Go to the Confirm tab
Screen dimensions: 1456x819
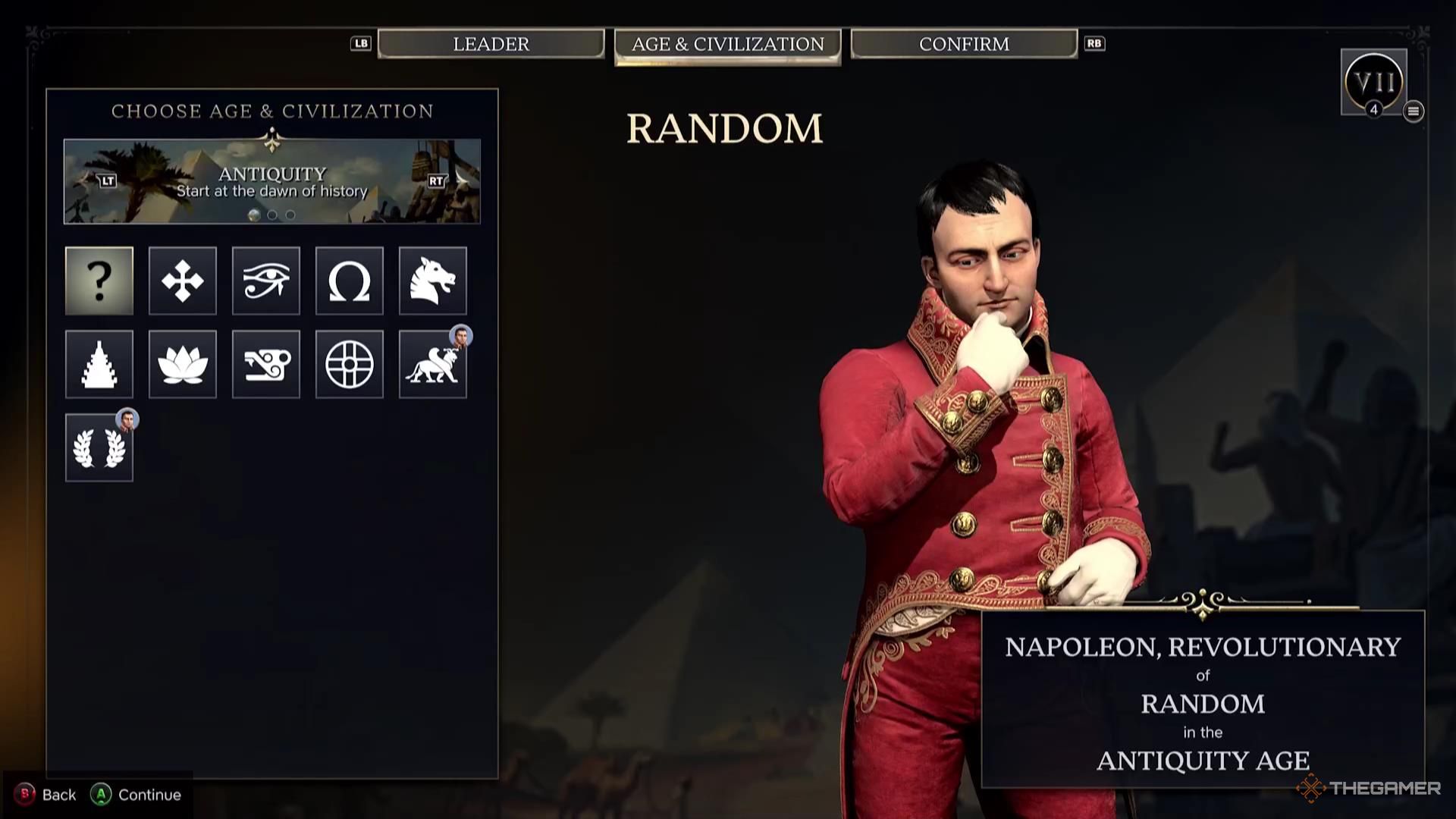pyautogui.click(x=964, y=44)
